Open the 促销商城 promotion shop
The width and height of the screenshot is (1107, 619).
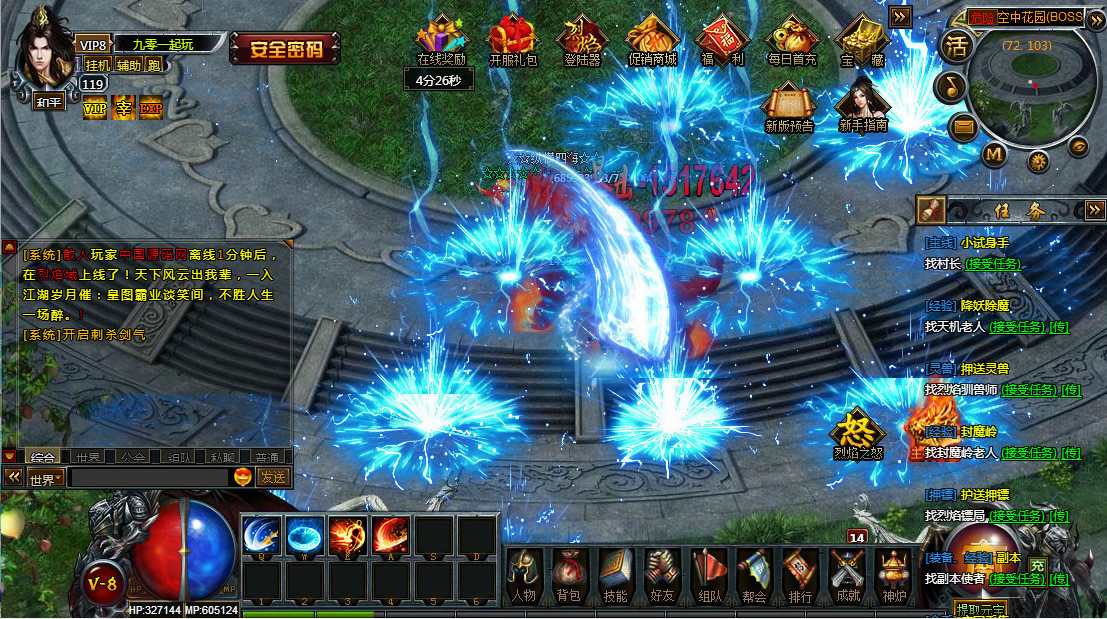[x=652, y=39]
